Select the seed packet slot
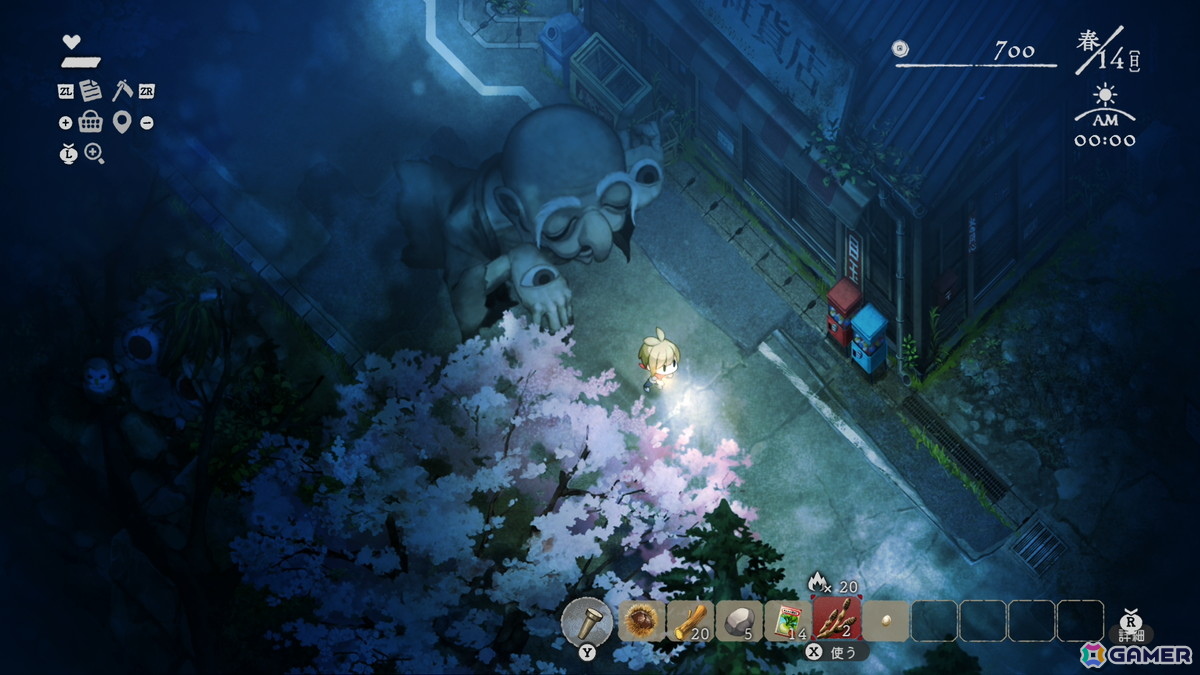This screenshot has height=675, width=1200. (787, 621)
